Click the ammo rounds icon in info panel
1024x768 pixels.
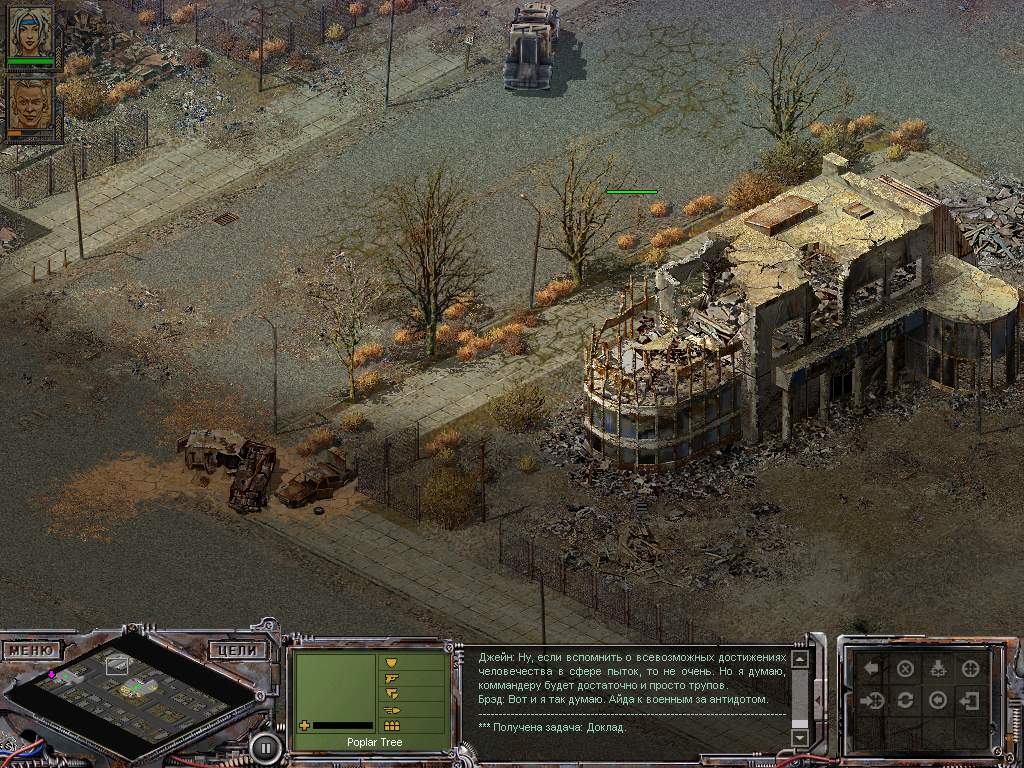pyautogui.click(x=391, y=725)
